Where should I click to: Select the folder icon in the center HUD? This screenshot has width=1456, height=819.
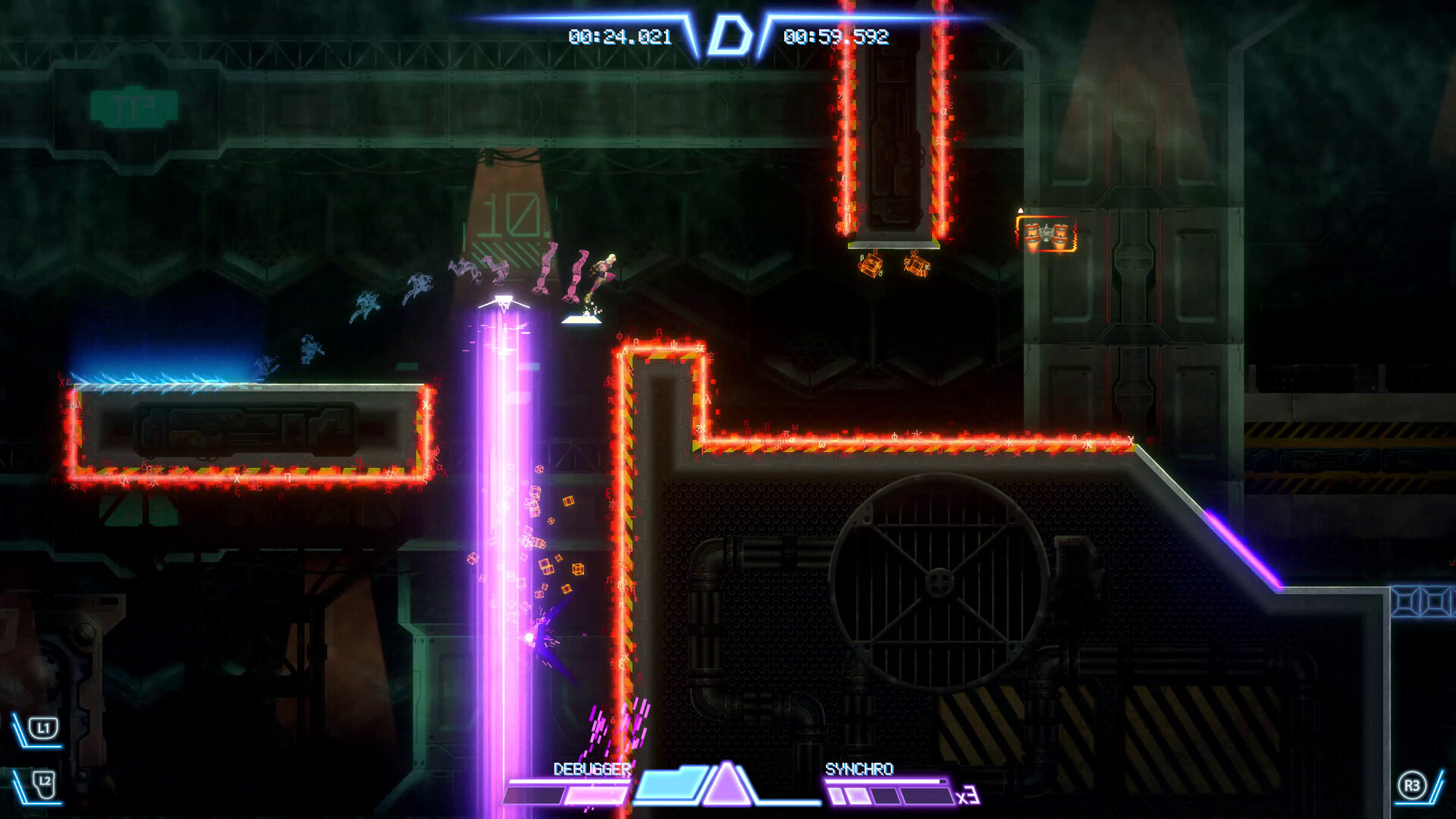pyautogui.click(x=670, y=786)
